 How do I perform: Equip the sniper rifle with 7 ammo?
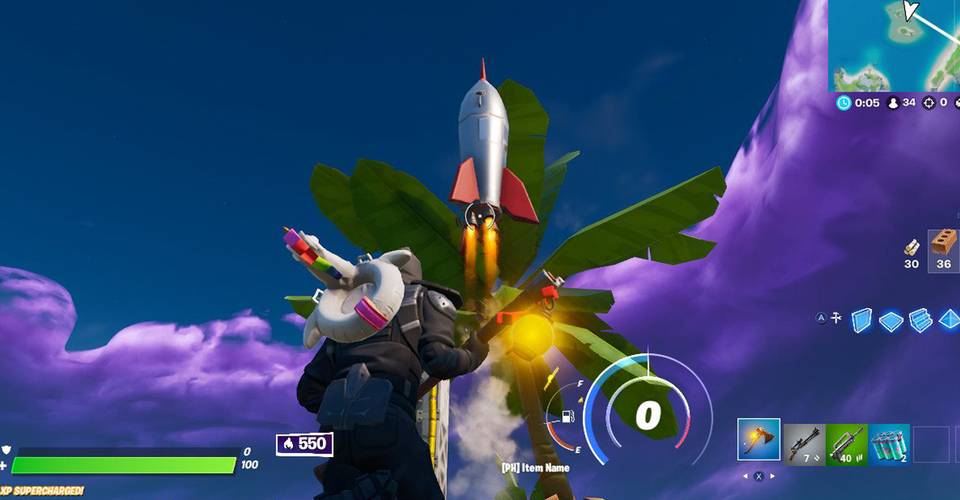click(804, 441)
